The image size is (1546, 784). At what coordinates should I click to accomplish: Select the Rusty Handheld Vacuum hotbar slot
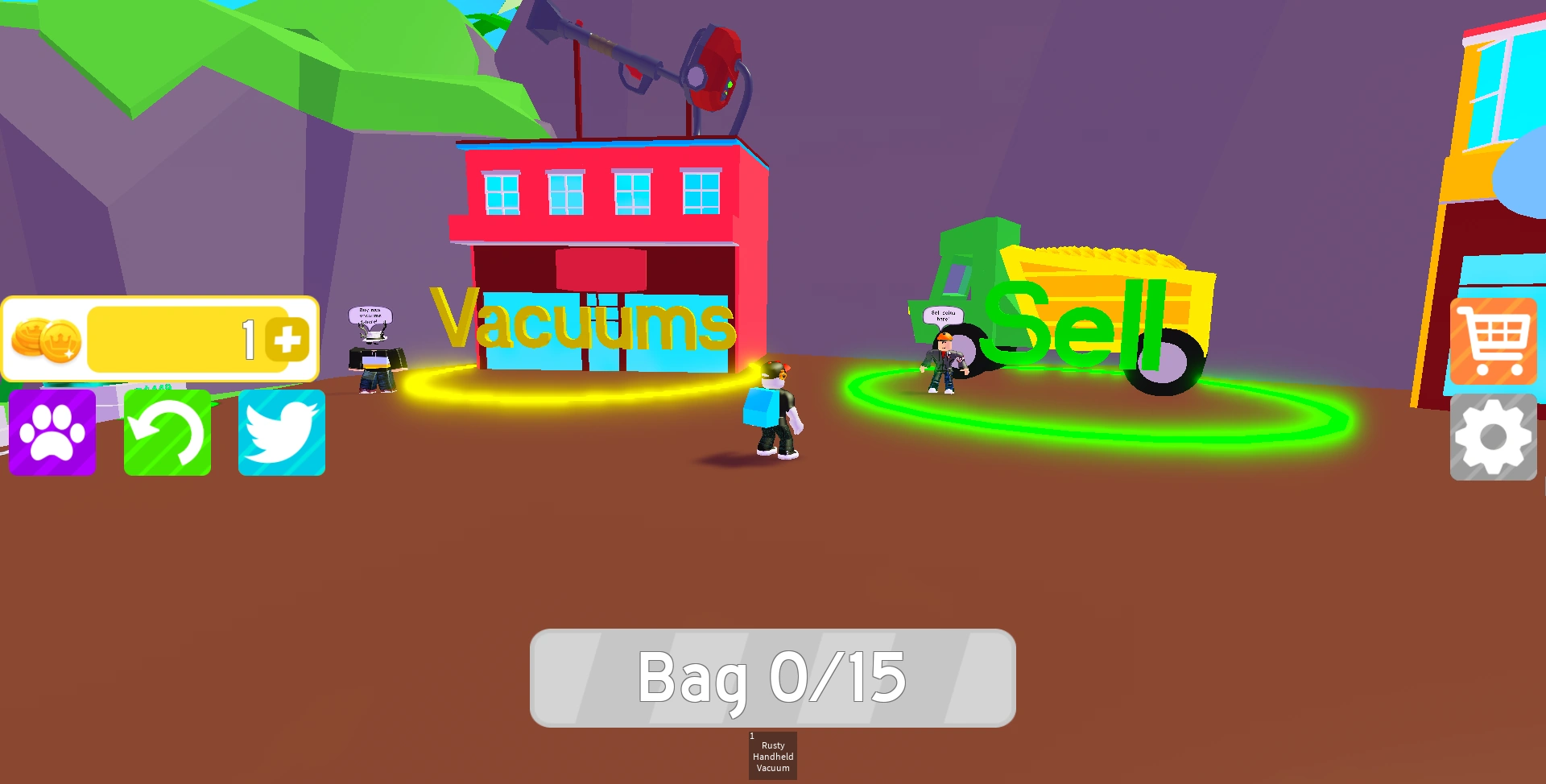771,755
